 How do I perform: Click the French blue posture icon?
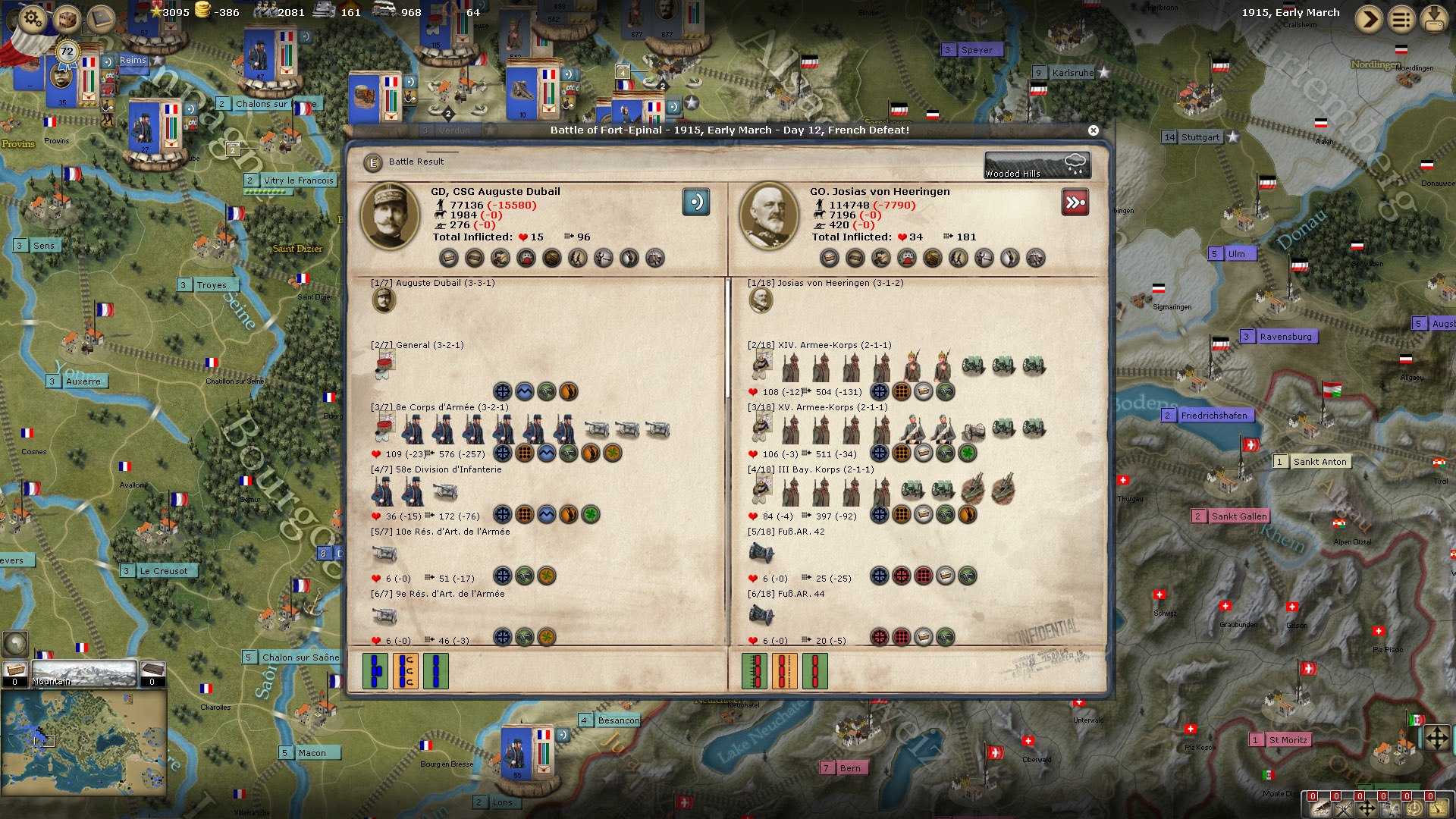click(695, 202)
